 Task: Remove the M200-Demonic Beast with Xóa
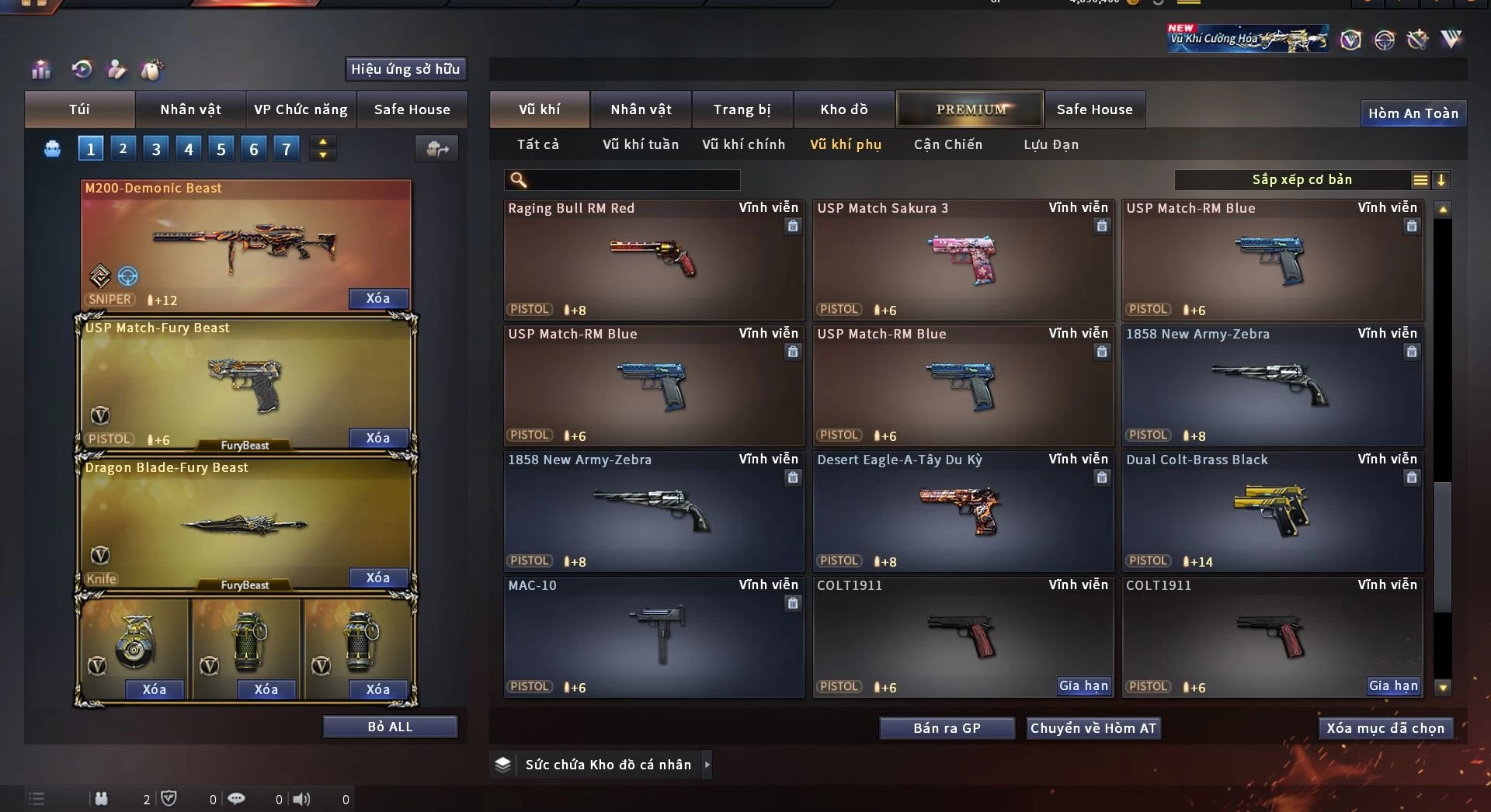point(378,298)
